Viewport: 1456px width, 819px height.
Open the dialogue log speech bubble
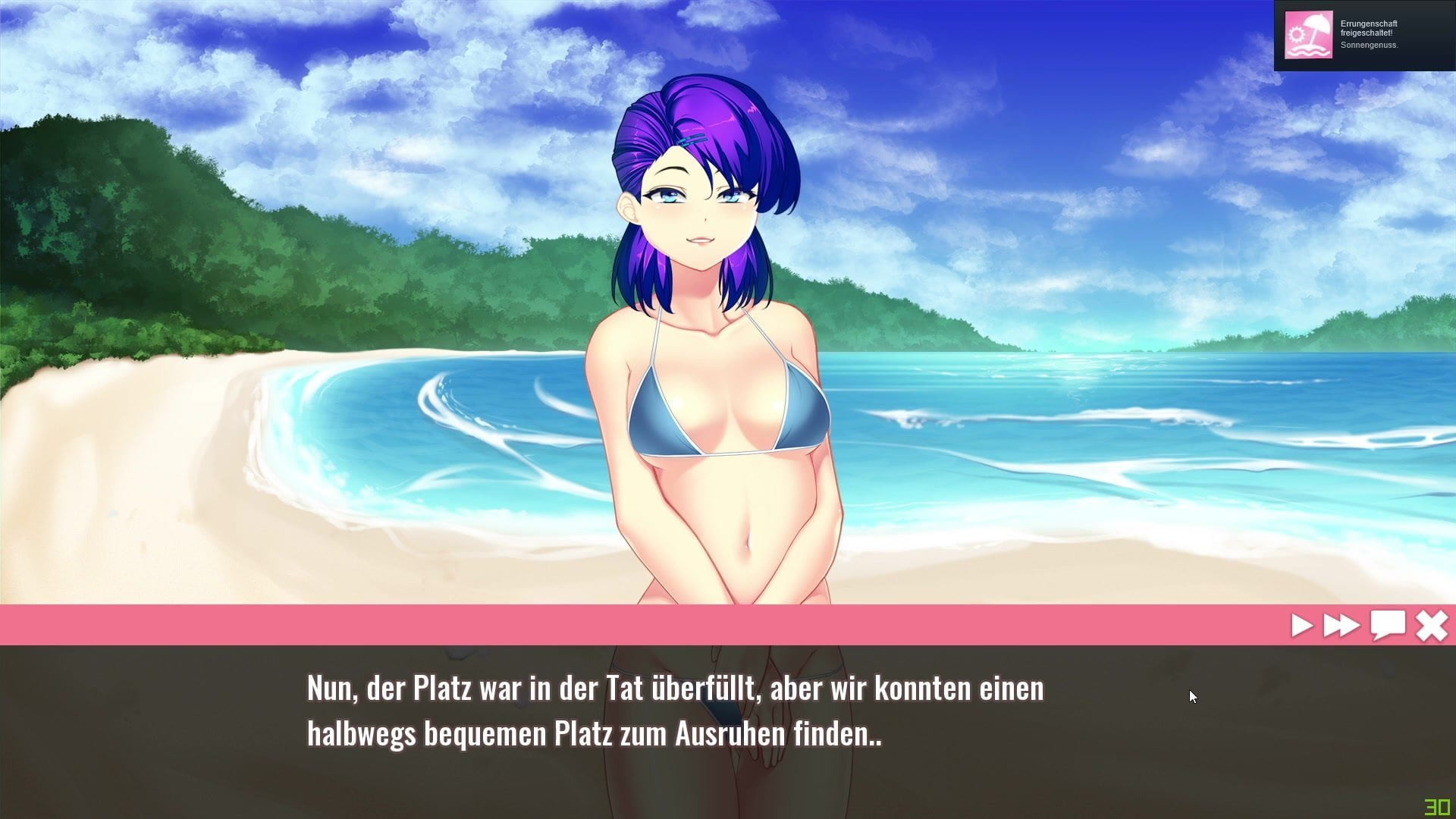click(1387, 626)
